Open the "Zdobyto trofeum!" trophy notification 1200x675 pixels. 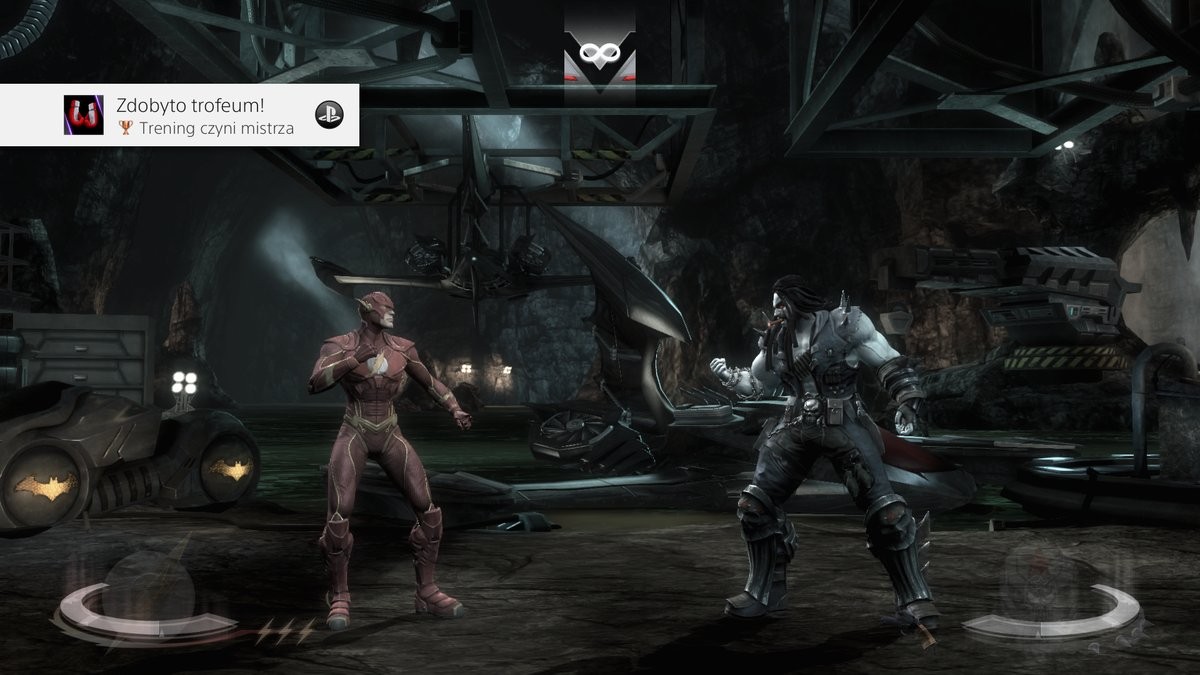tap(180, 115)
